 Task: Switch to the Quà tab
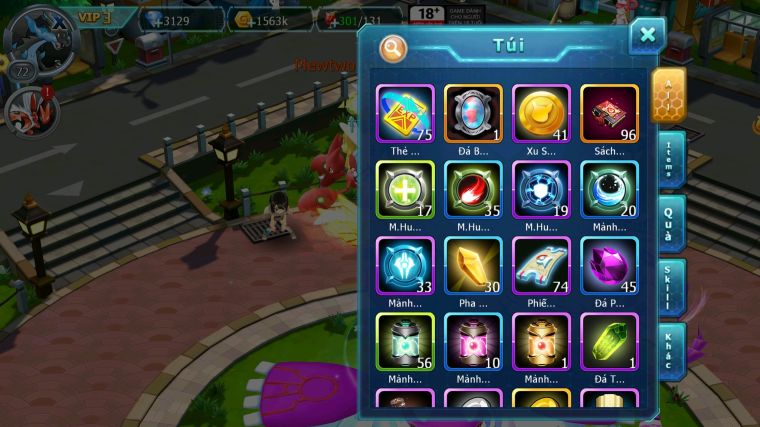(672, 222)
